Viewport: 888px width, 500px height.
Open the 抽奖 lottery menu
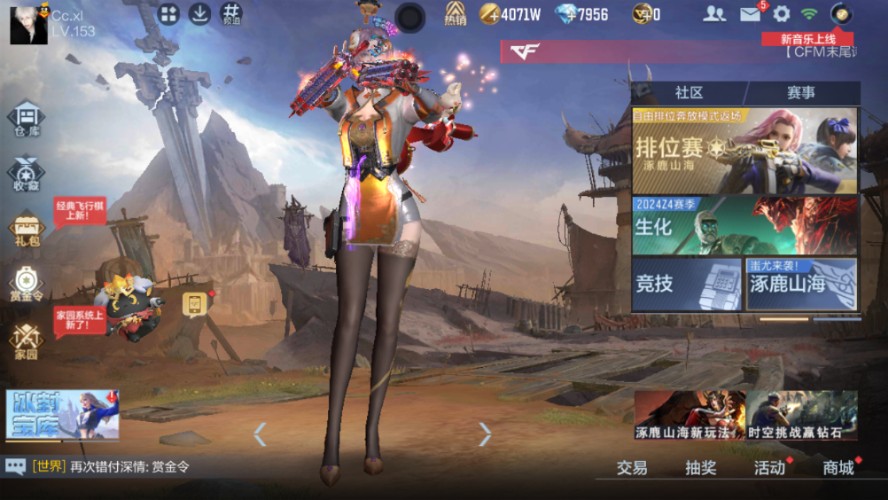(x=700, y=467)
